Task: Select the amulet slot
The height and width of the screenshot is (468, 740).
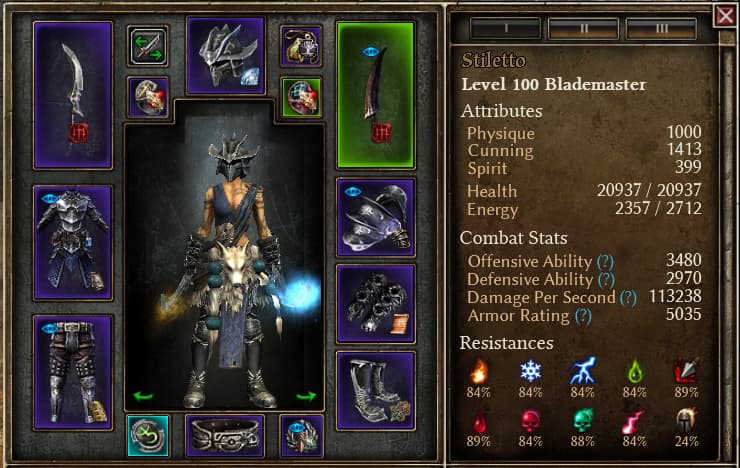Action: pos(301,46)
